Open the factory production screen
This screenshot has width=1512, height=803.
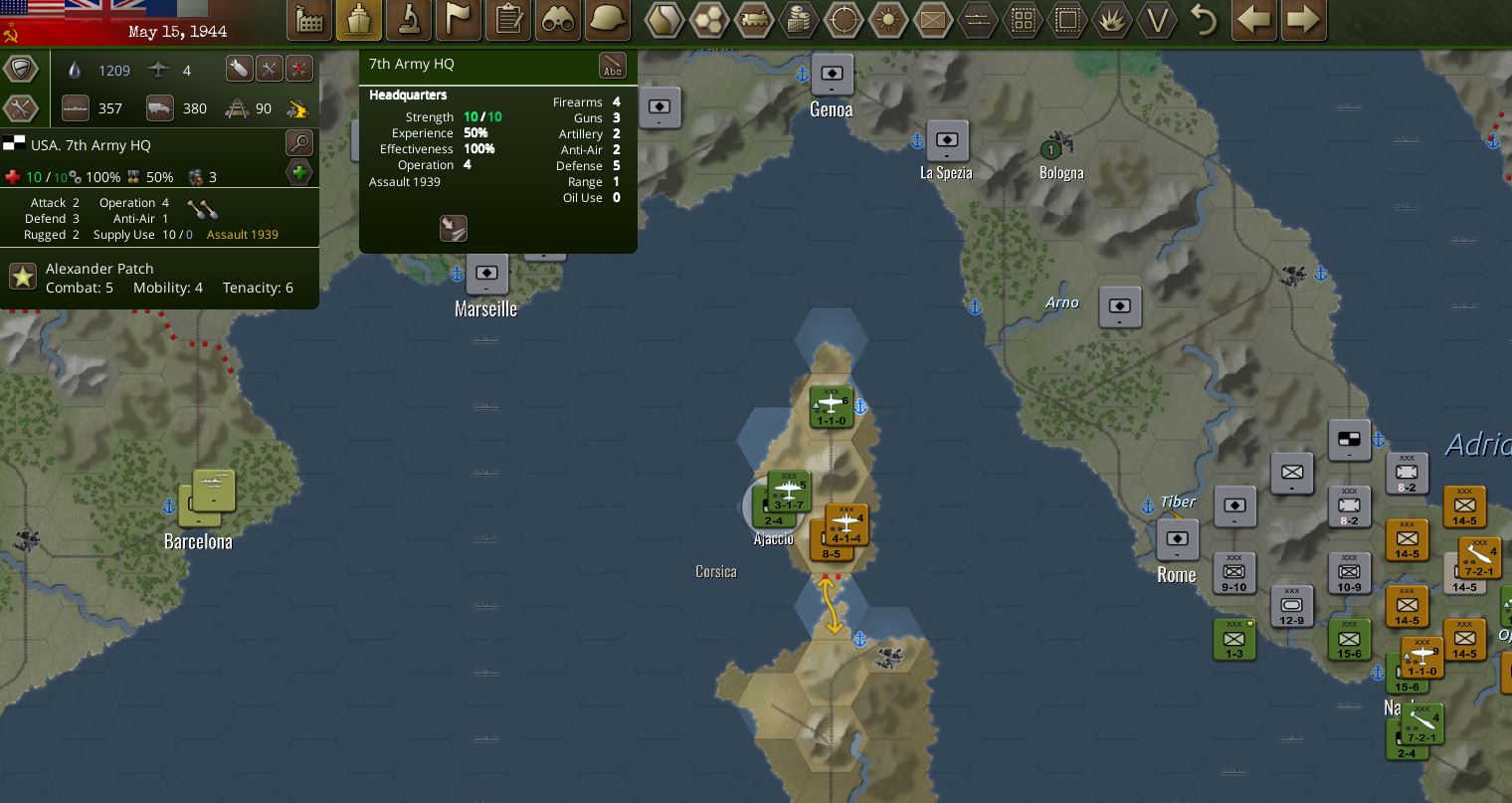click(309, 20)
